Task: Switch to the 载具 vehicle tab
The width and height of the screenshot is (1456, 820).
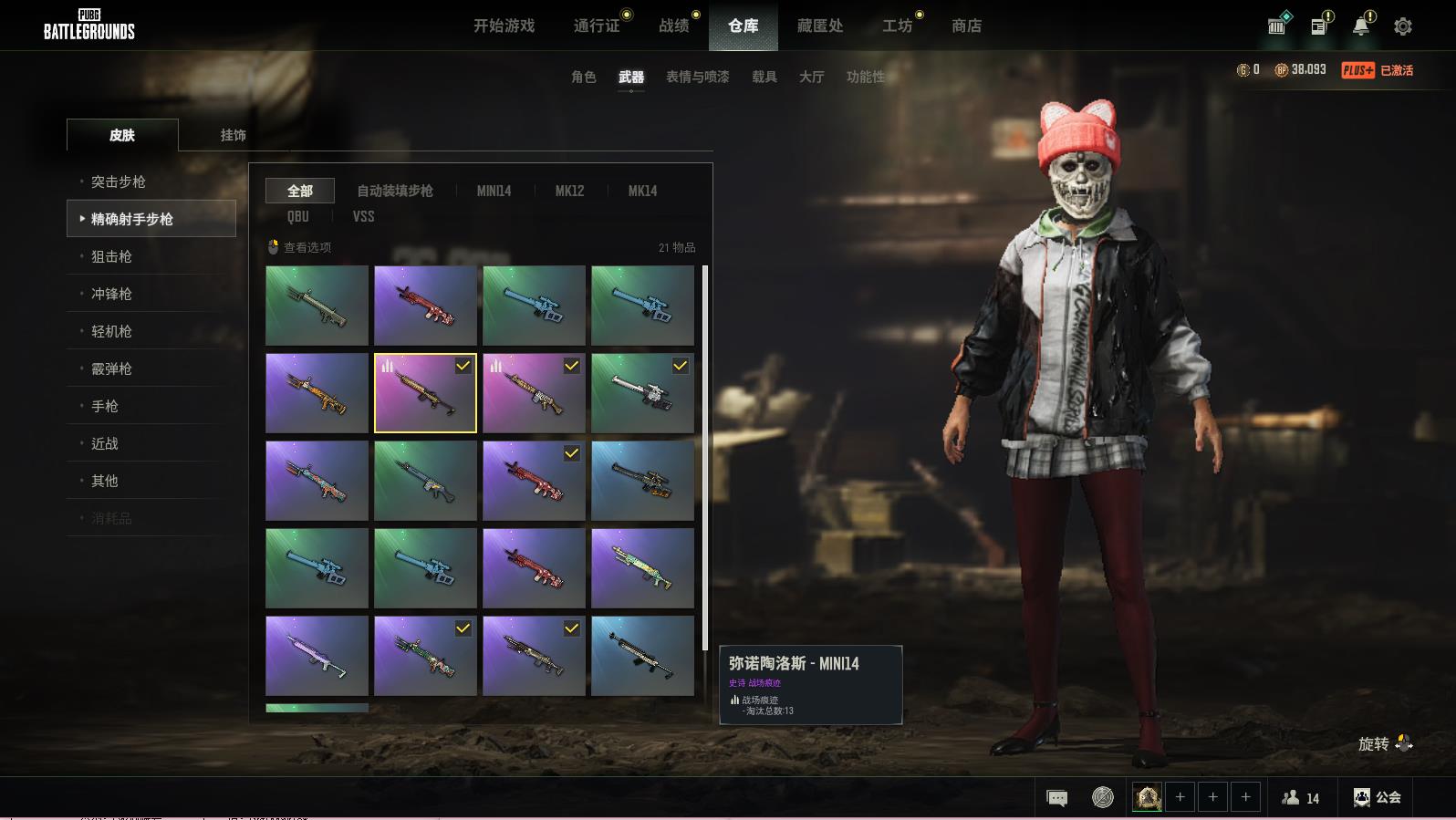Action: tap(764, 77)
